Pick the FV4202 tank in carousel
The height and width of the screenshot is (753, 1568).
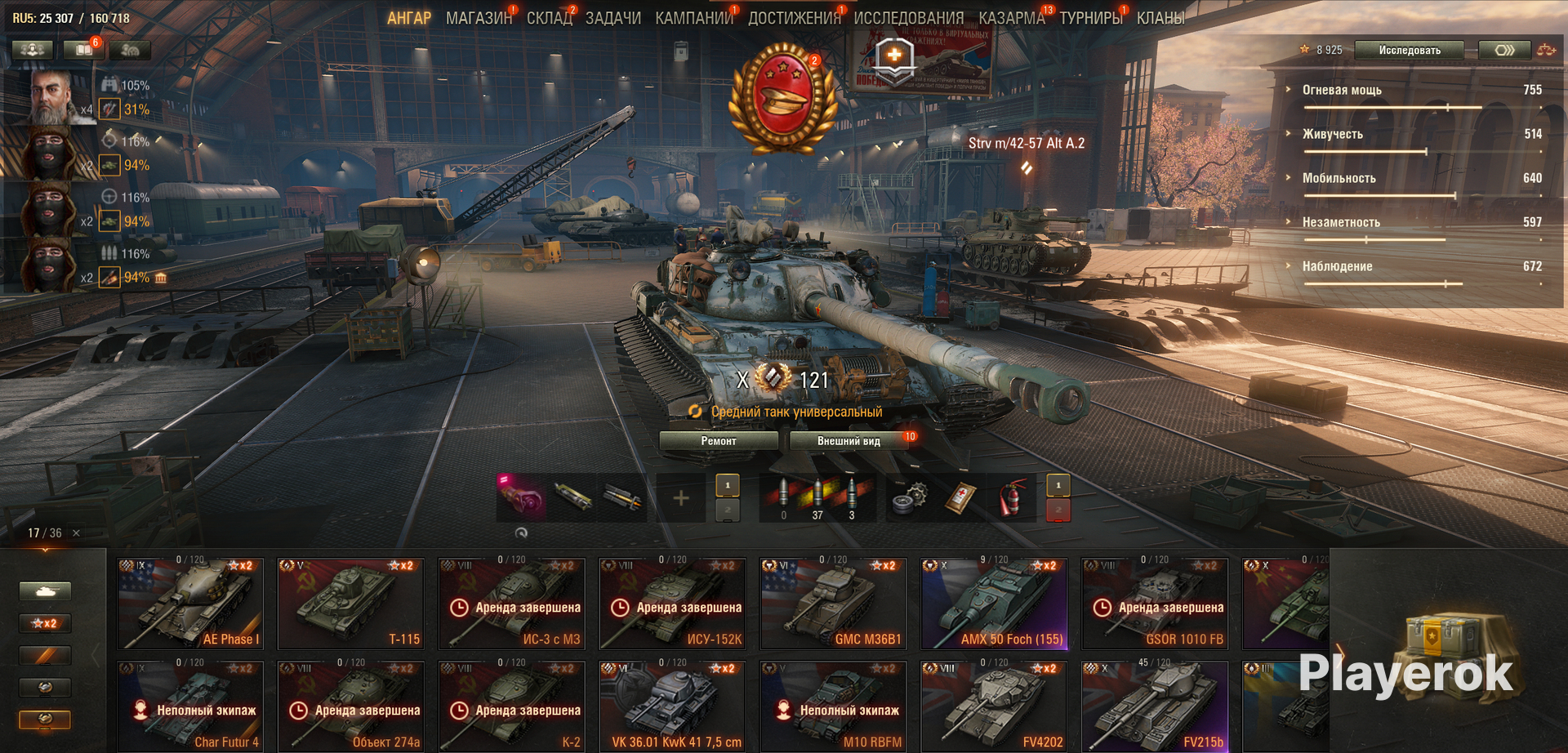pyautogui.click(x=994, y=707)
